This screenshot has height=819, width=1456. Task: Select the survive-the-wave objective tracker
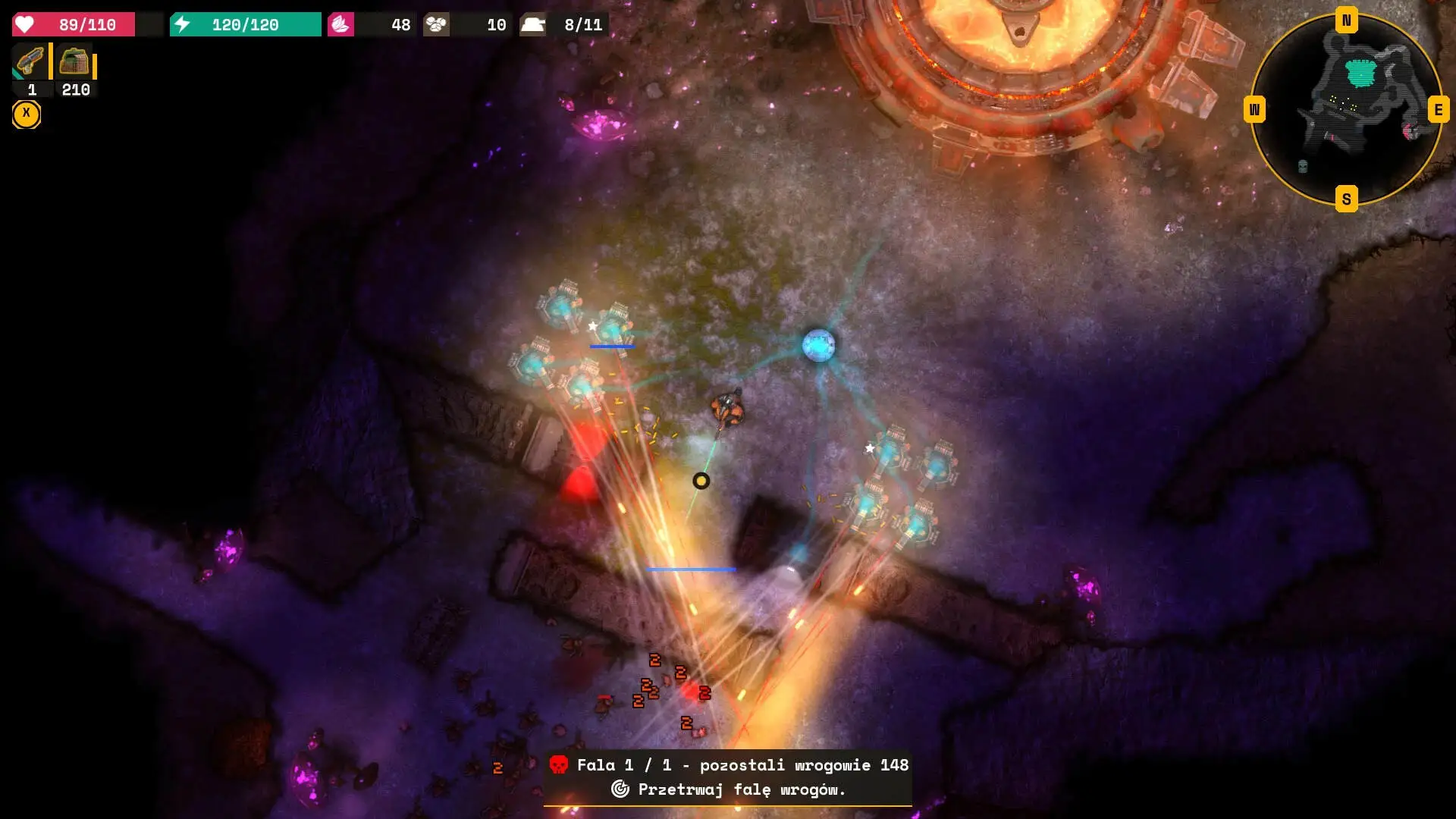pyautogui.click(x=728, y=789)
